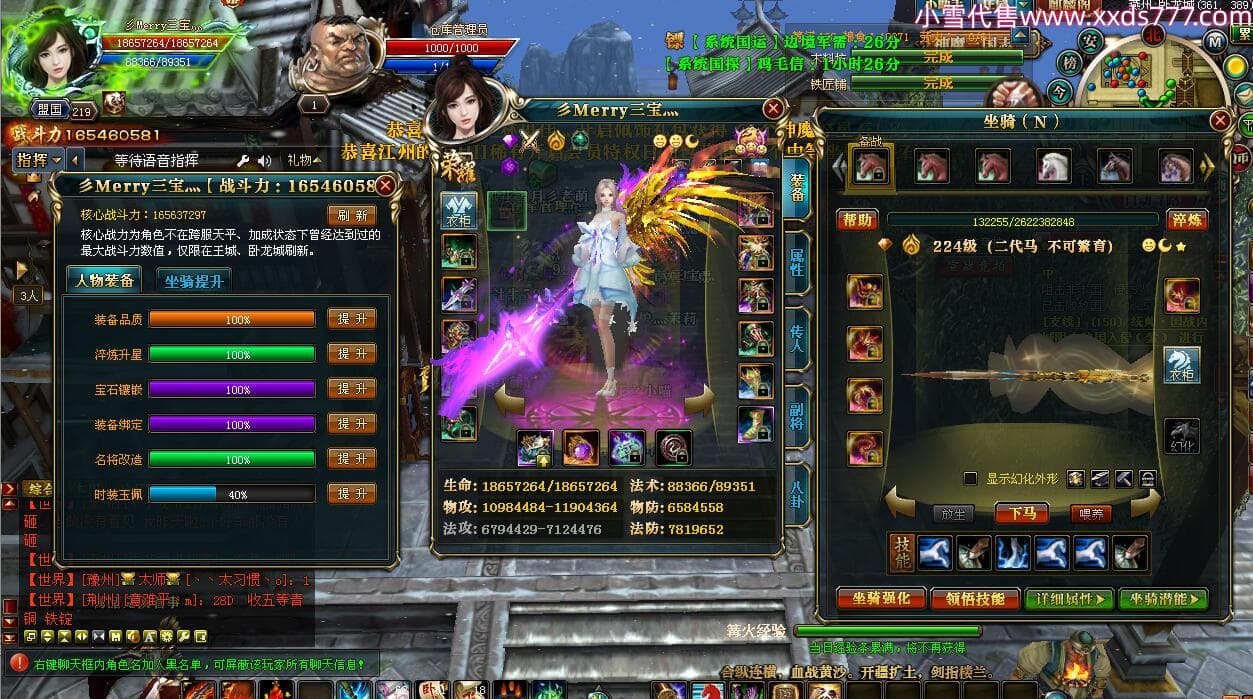Open 淬炼 in the mount panel
The width and height of the screenshot is (1253, 699).
[x=1187, y=220]
